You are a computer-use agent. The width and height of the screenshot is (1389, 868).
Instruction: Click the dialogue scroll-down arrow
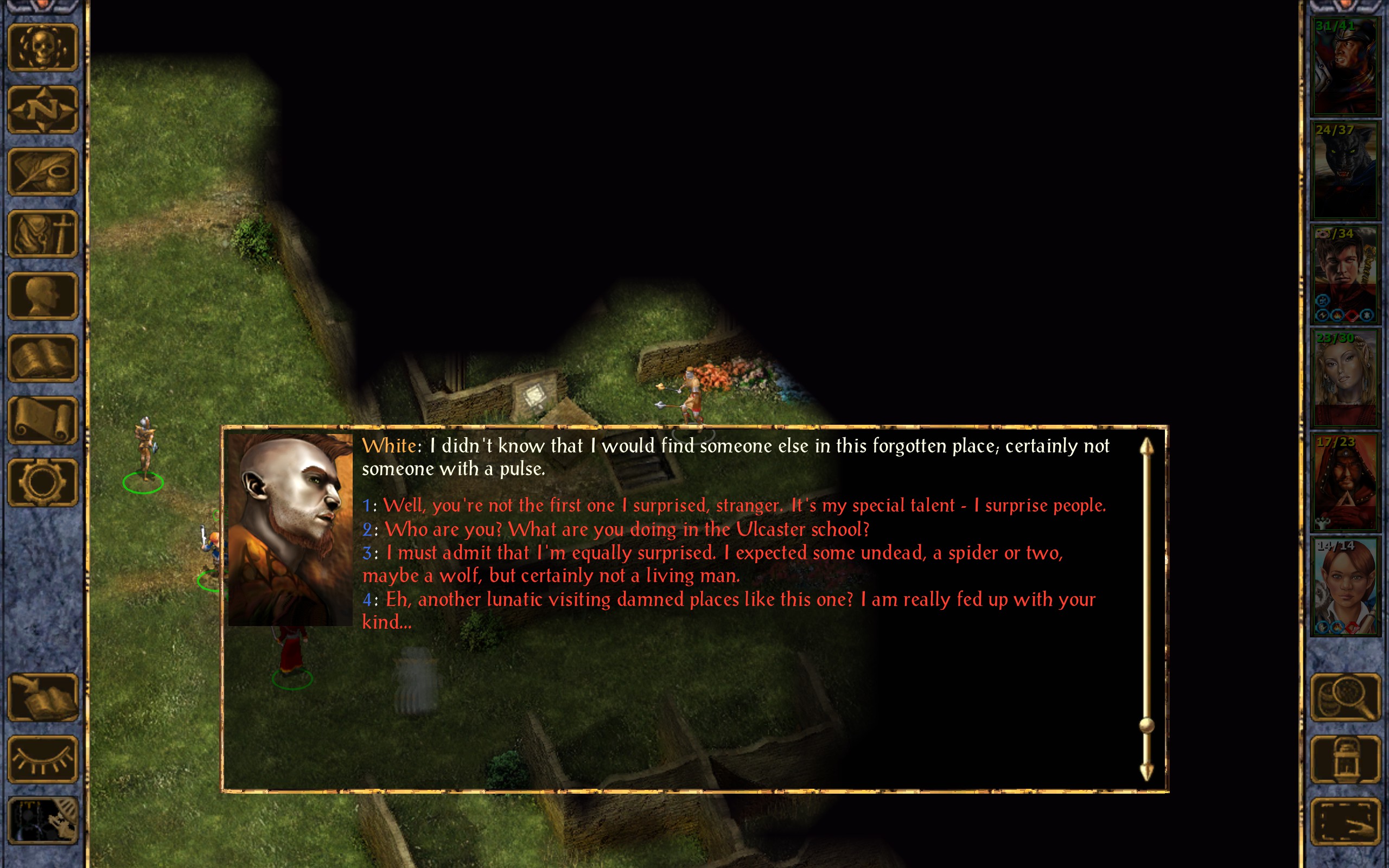coord(1146,772)
